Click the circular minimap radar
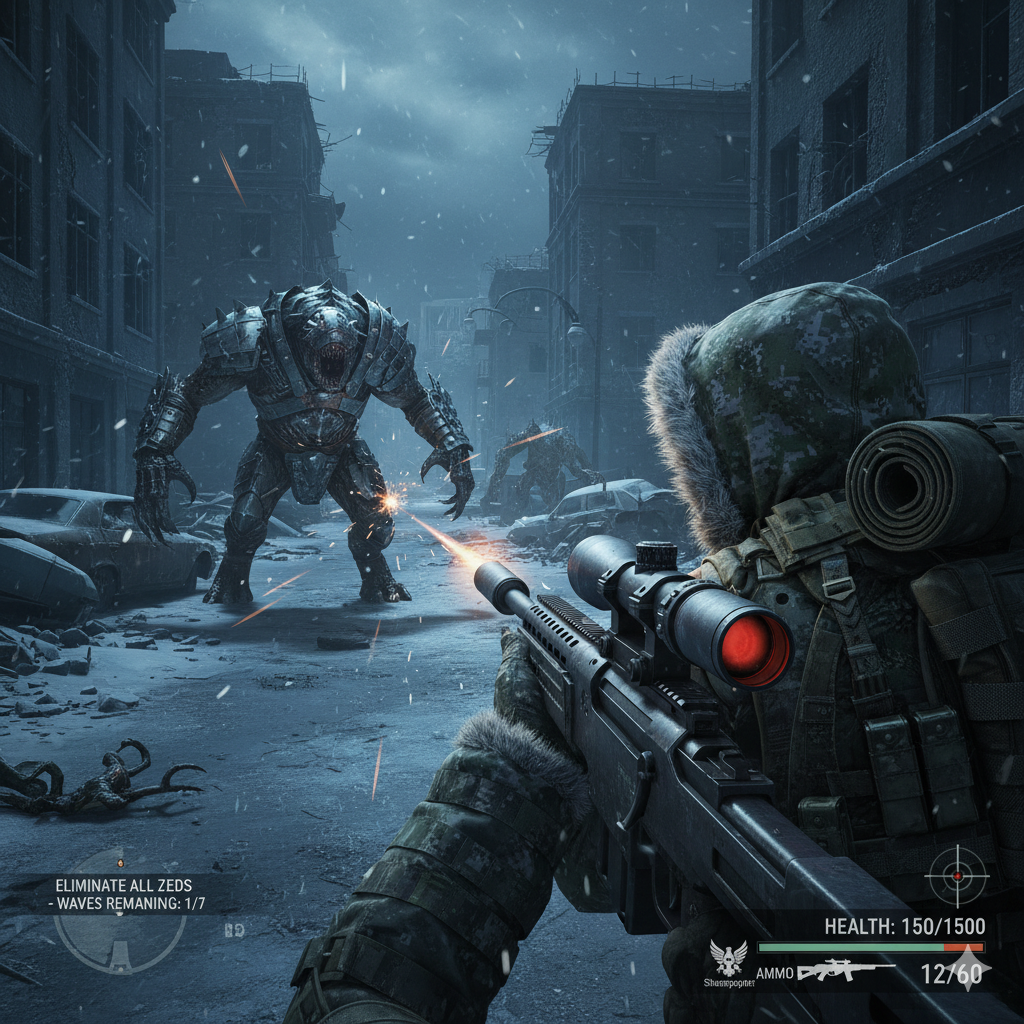1024x1024 pixels. pos(120,925)
